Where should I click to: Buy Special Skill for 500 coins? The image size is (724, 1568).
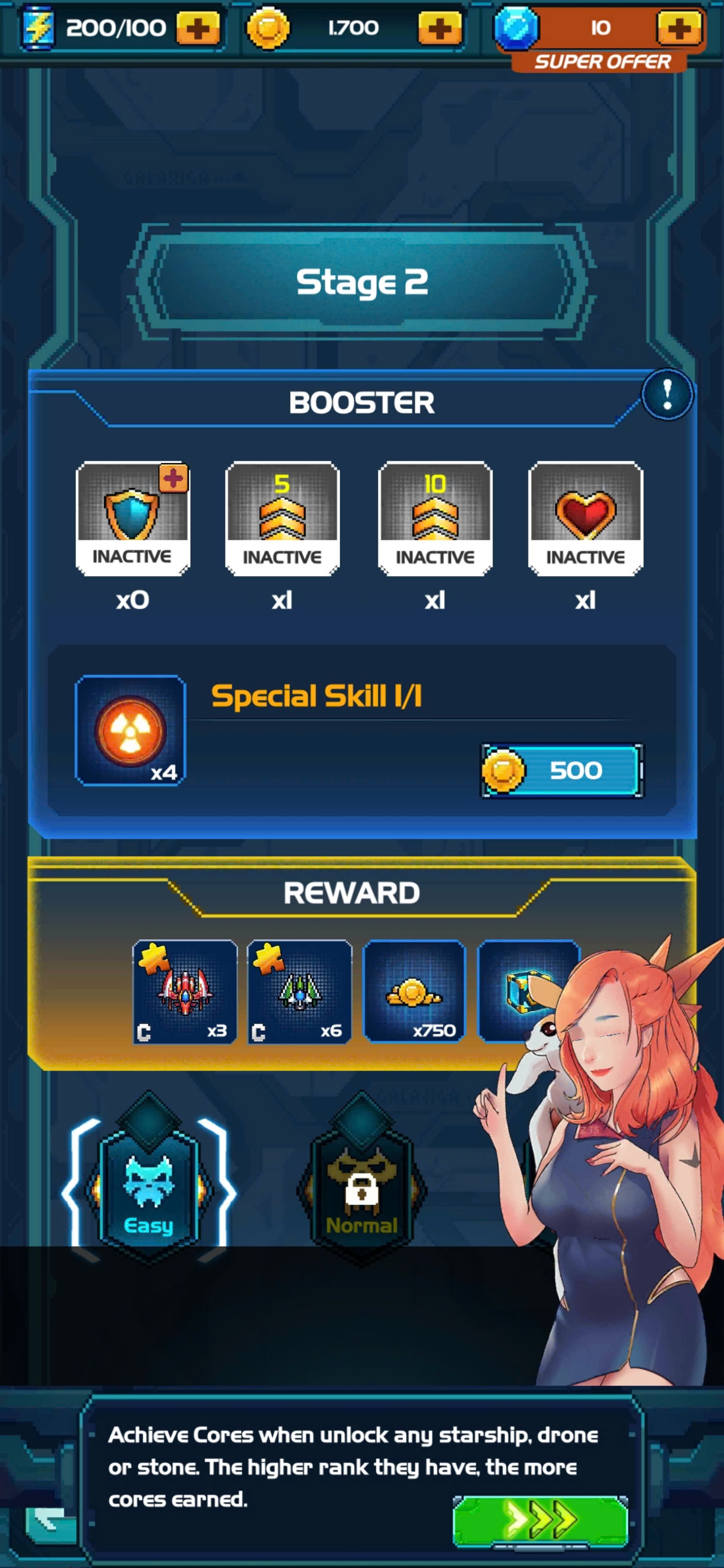561,770
